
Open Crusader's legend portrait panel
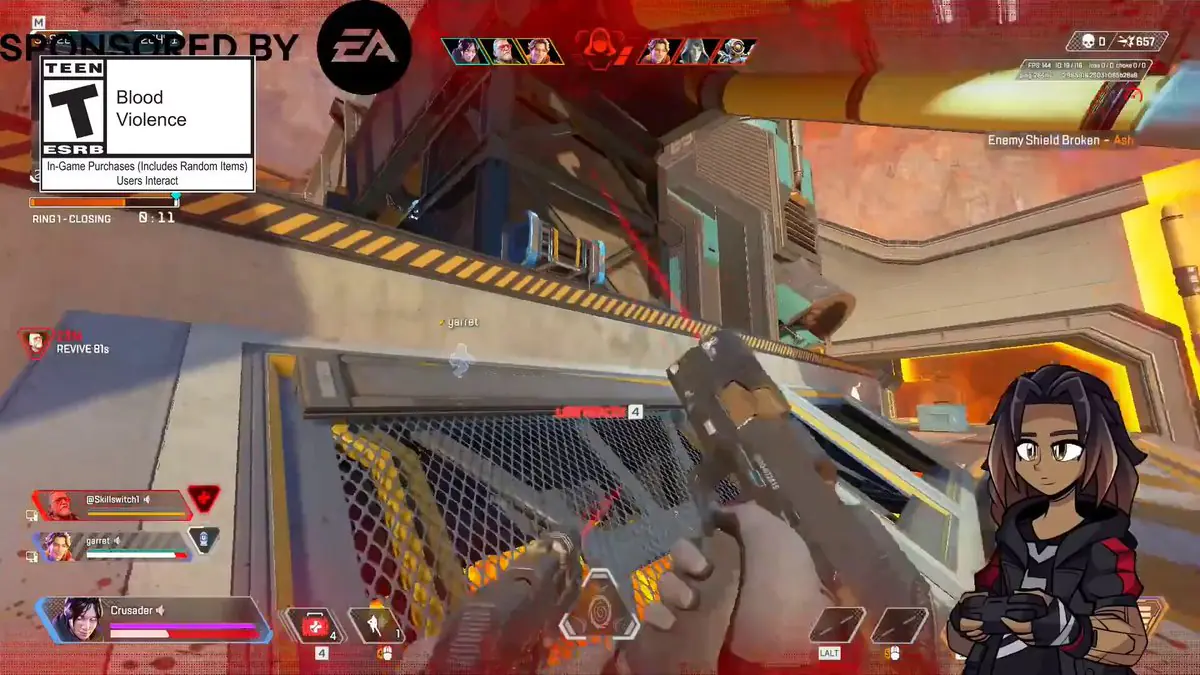click(78, 620)
